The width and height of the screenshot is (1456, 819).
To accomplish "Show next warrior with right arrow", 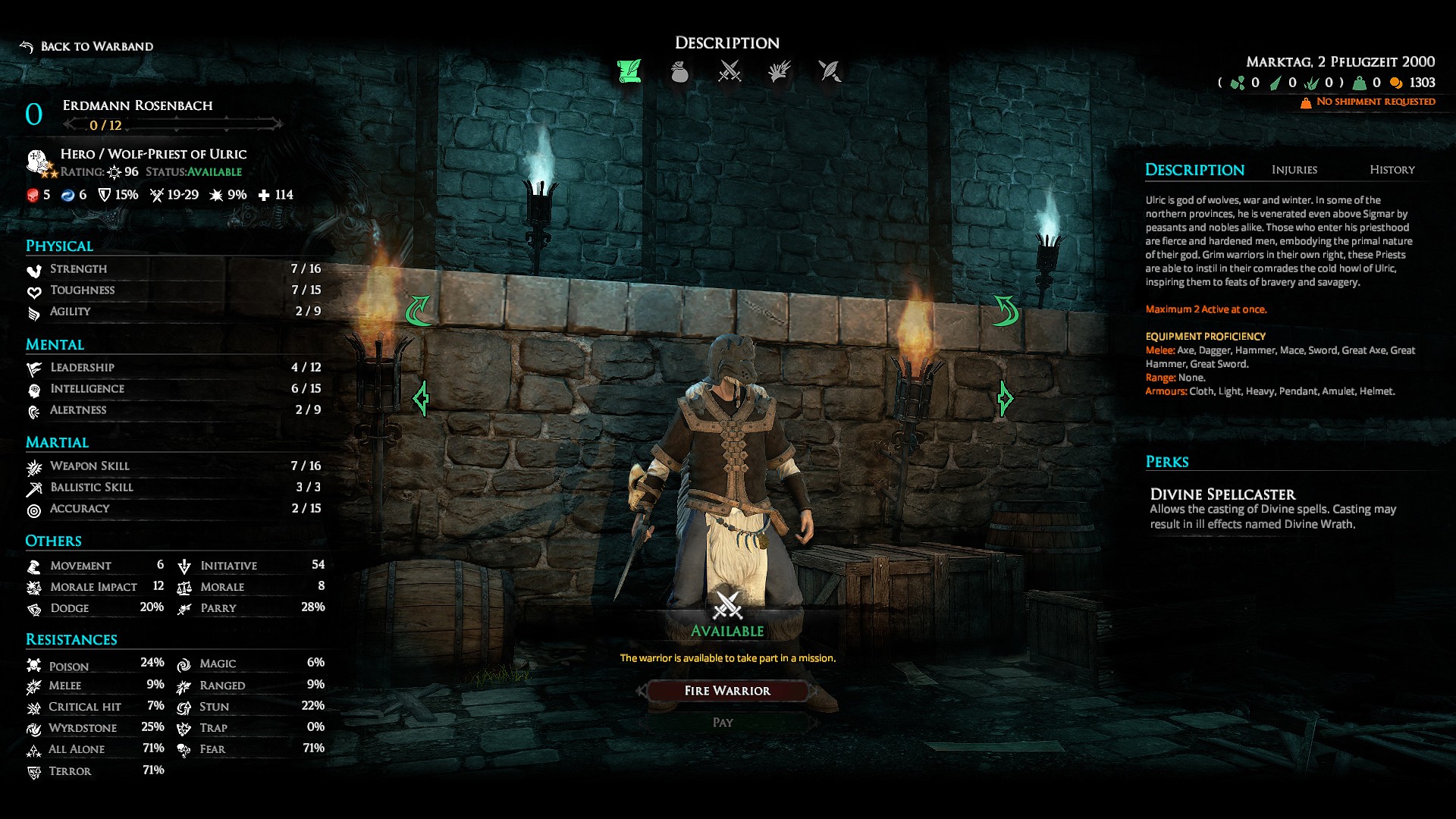I will [1005, 398].
